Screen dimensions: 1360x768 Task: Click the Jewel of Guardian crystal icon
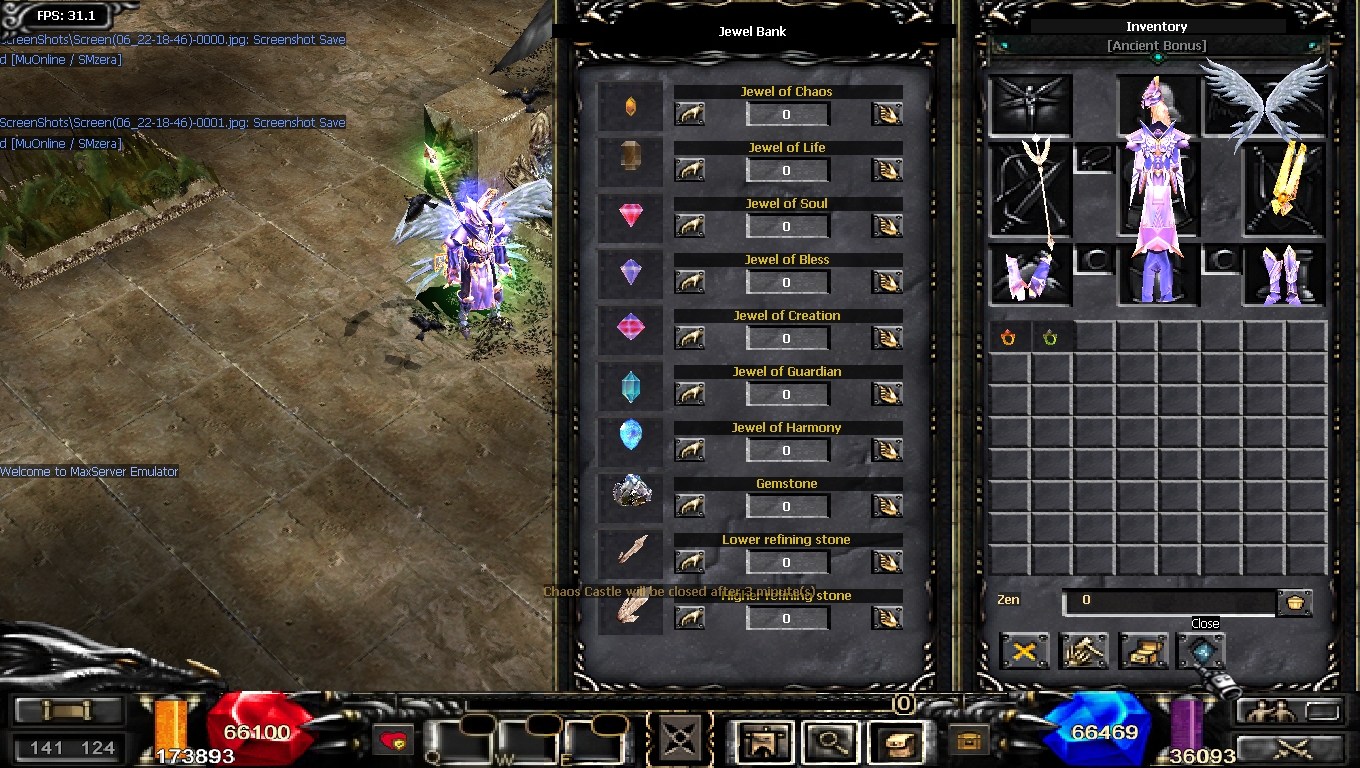[x=630, y=387]
